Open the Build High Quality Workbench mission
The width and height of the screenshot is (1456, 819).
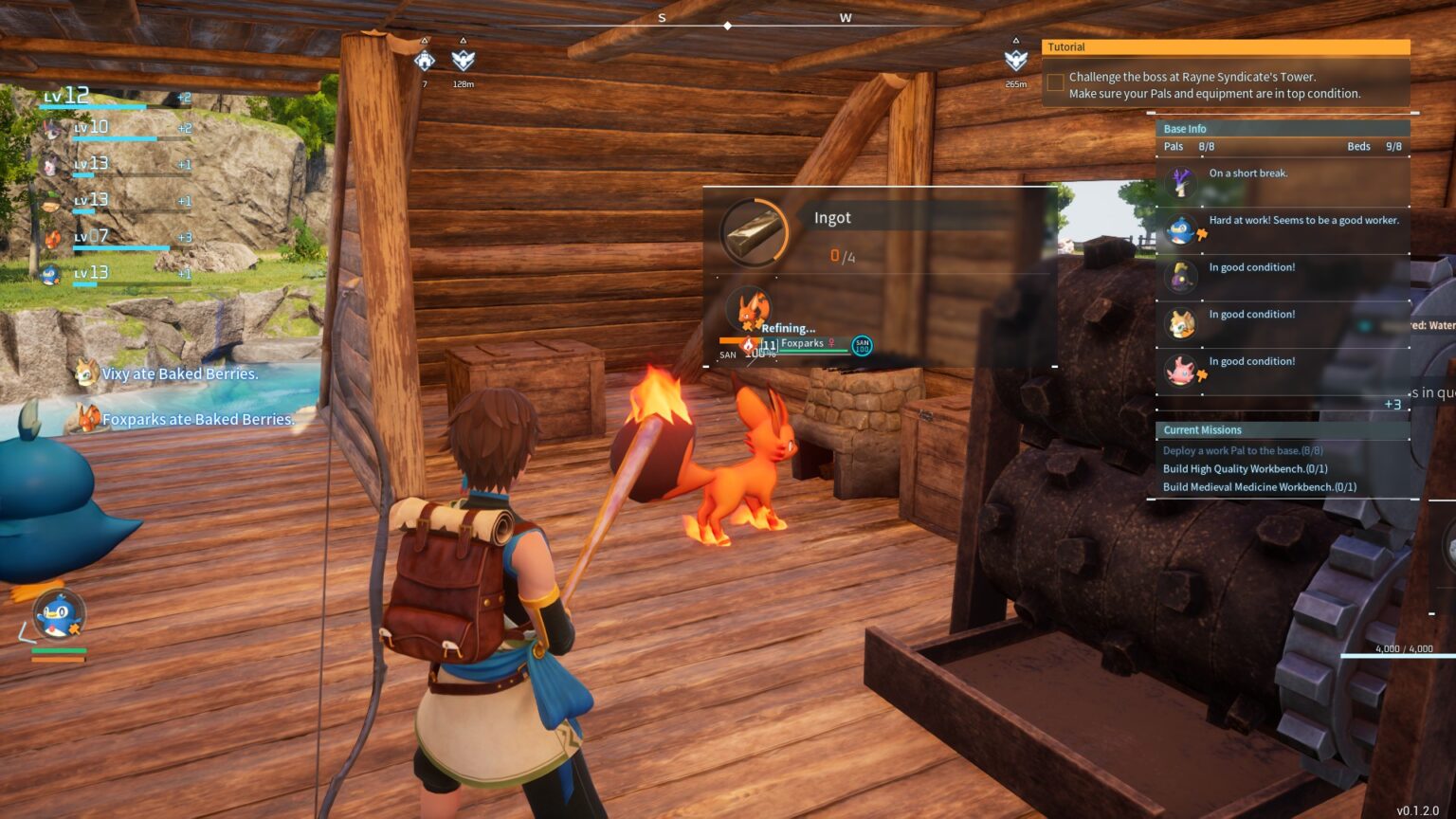pyautogui.click(x=1245, y=469)
